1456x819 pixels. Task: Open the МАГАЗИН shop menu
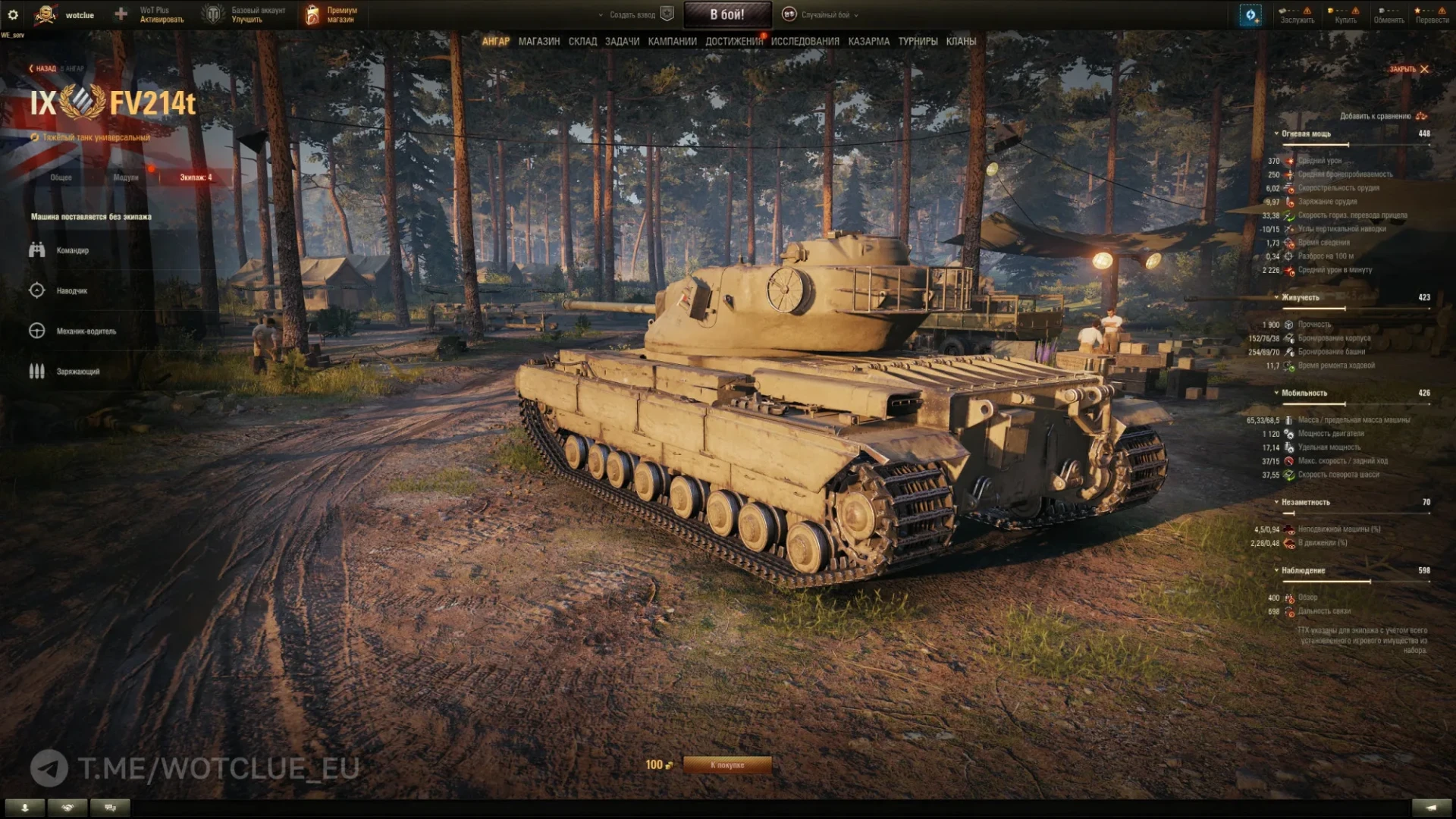pos(538,42)
